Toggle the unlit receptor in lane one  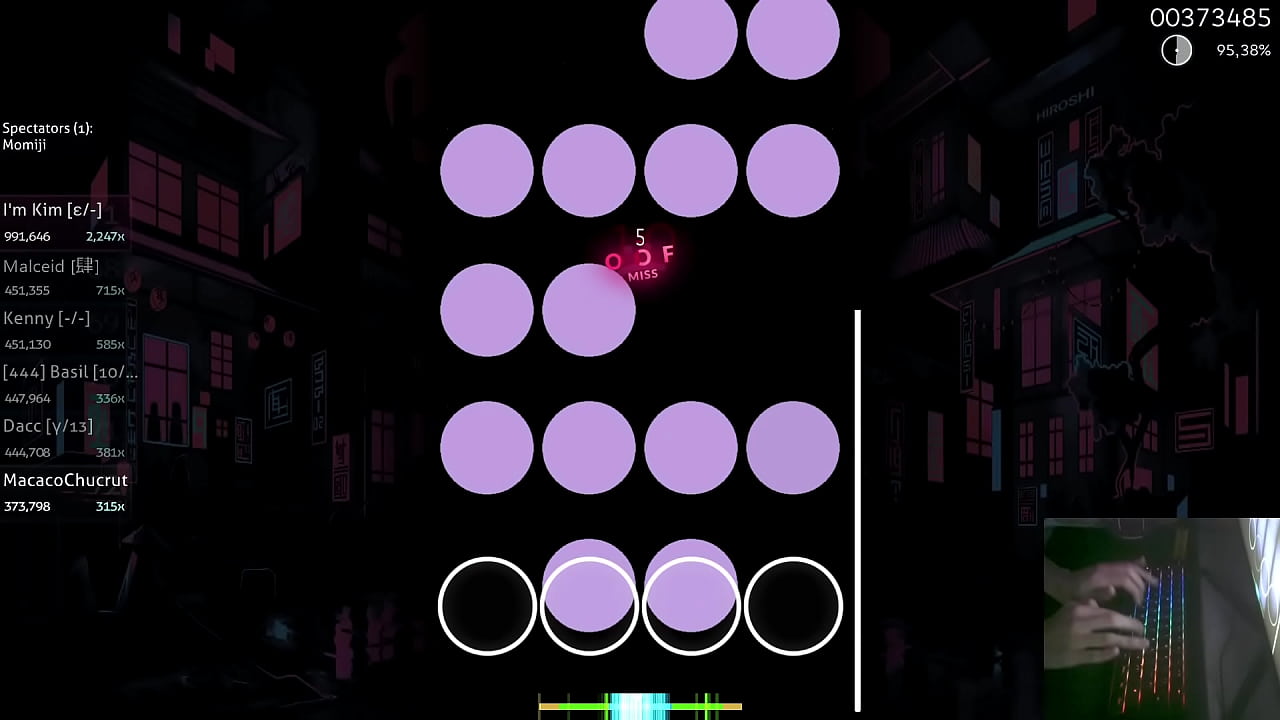[x=487, y=605]
